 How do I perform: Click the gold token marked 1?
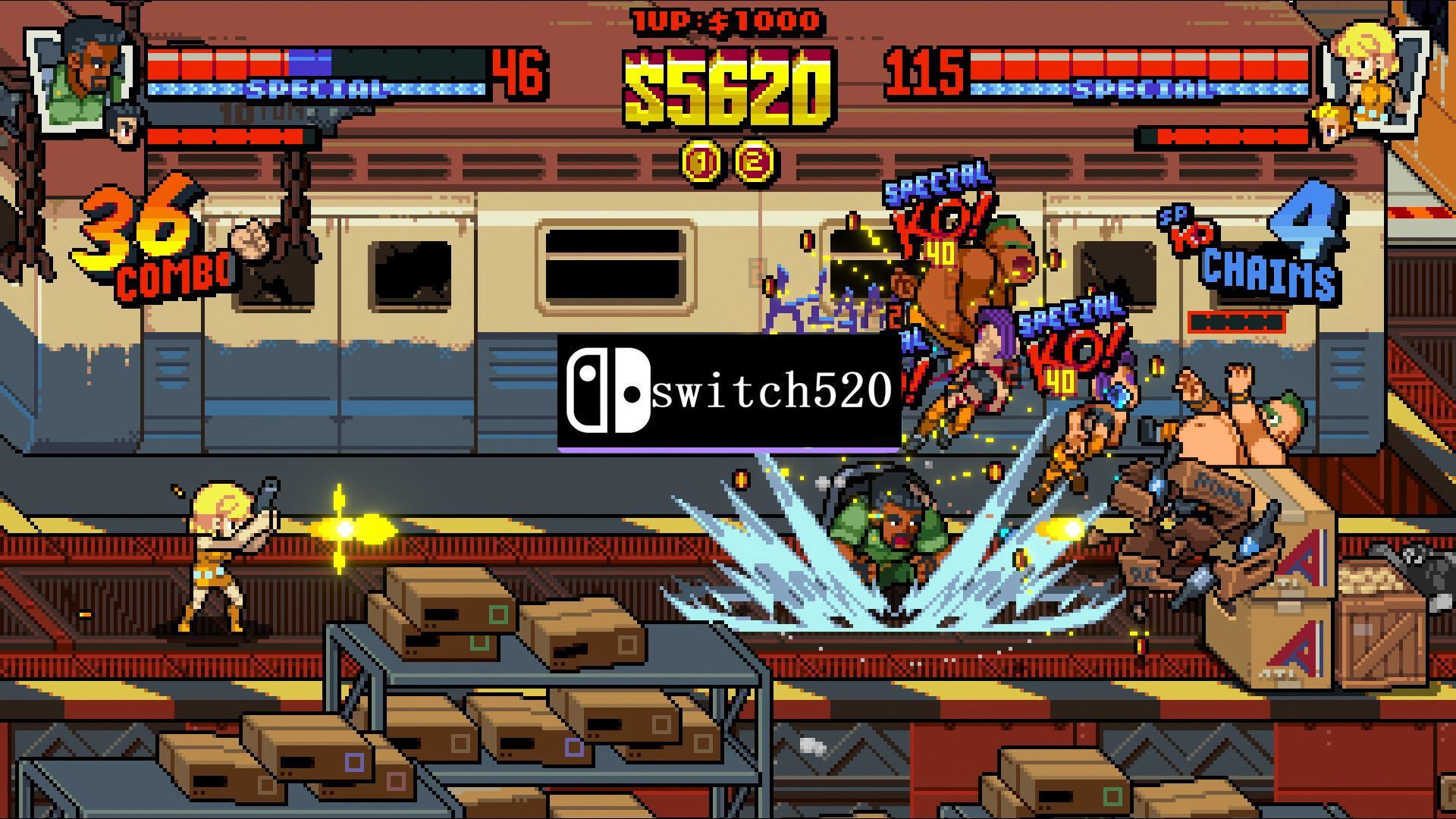tap(701, 161)
